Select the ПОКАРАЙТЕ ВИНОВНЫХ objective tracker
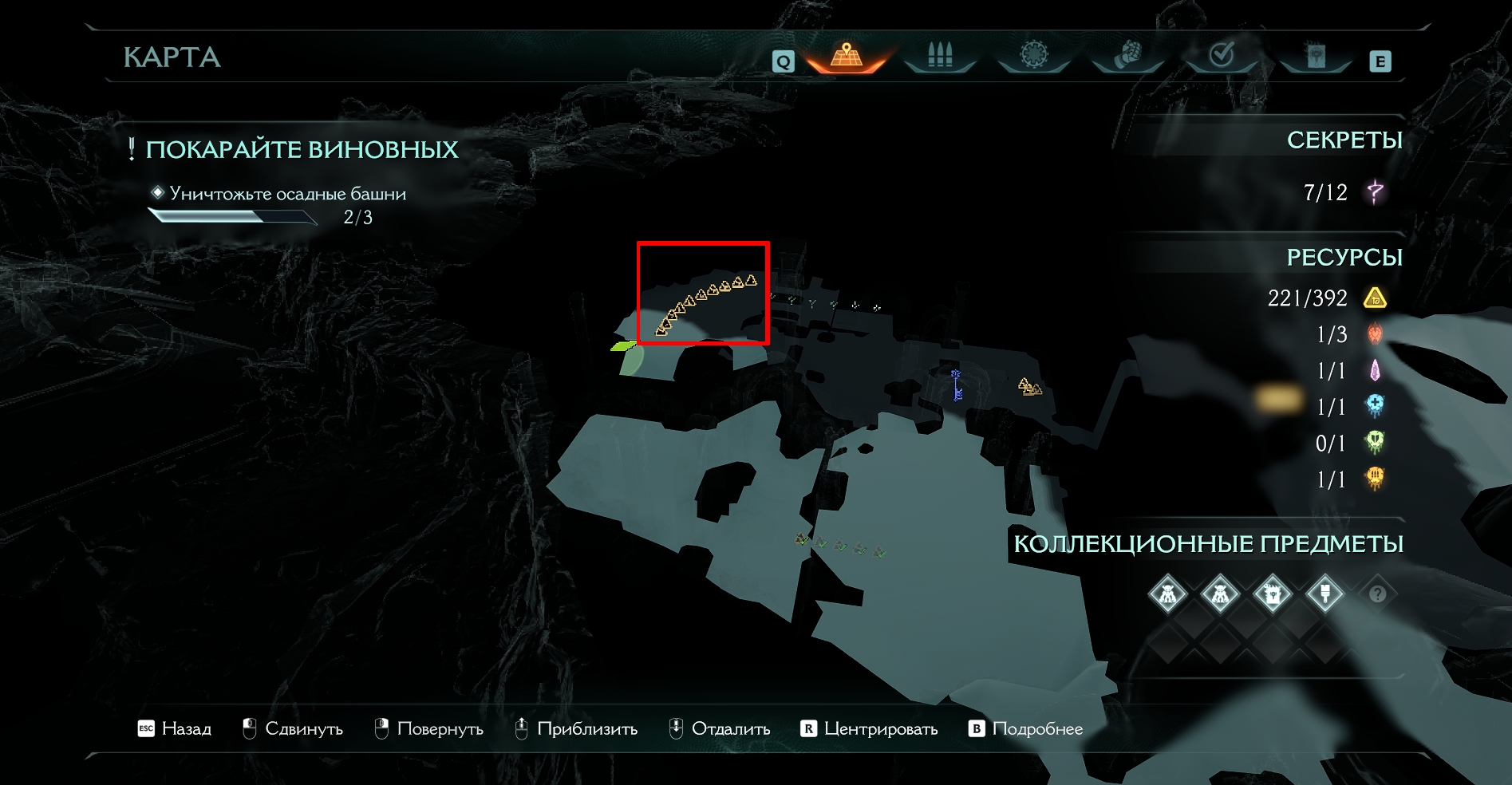 [x=302, y=150]
